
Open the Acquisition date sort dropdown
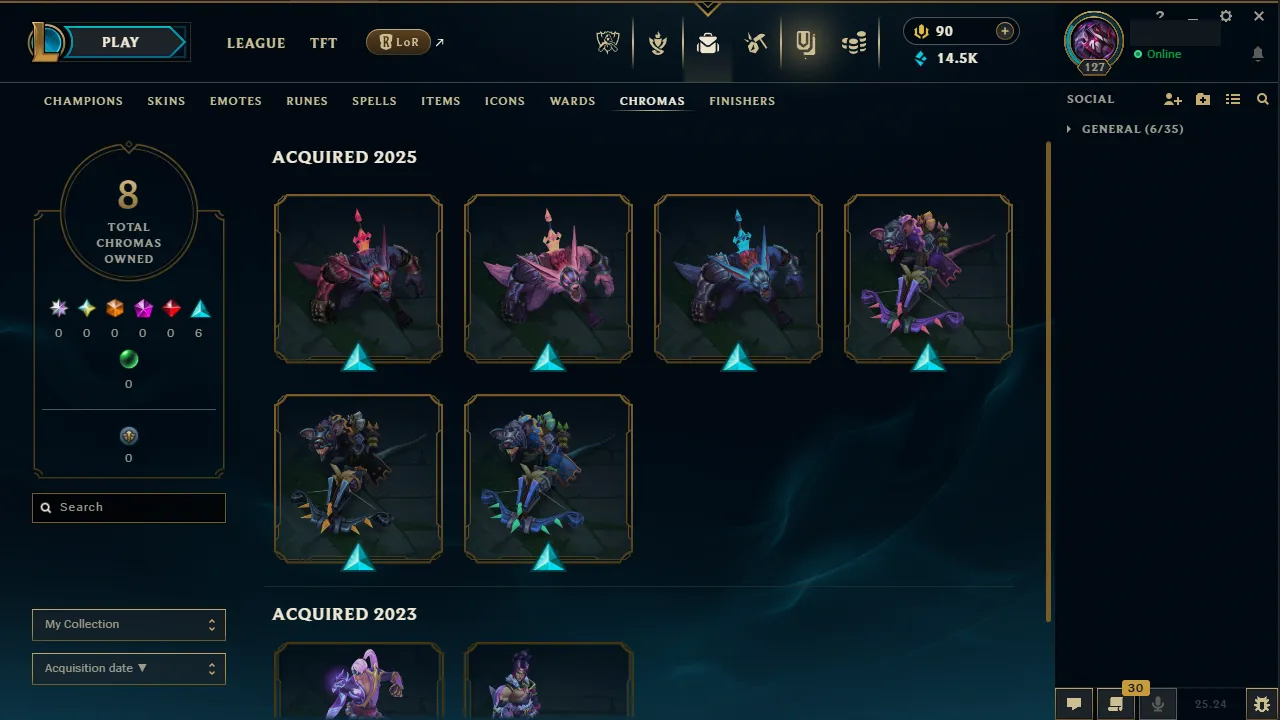128,668
